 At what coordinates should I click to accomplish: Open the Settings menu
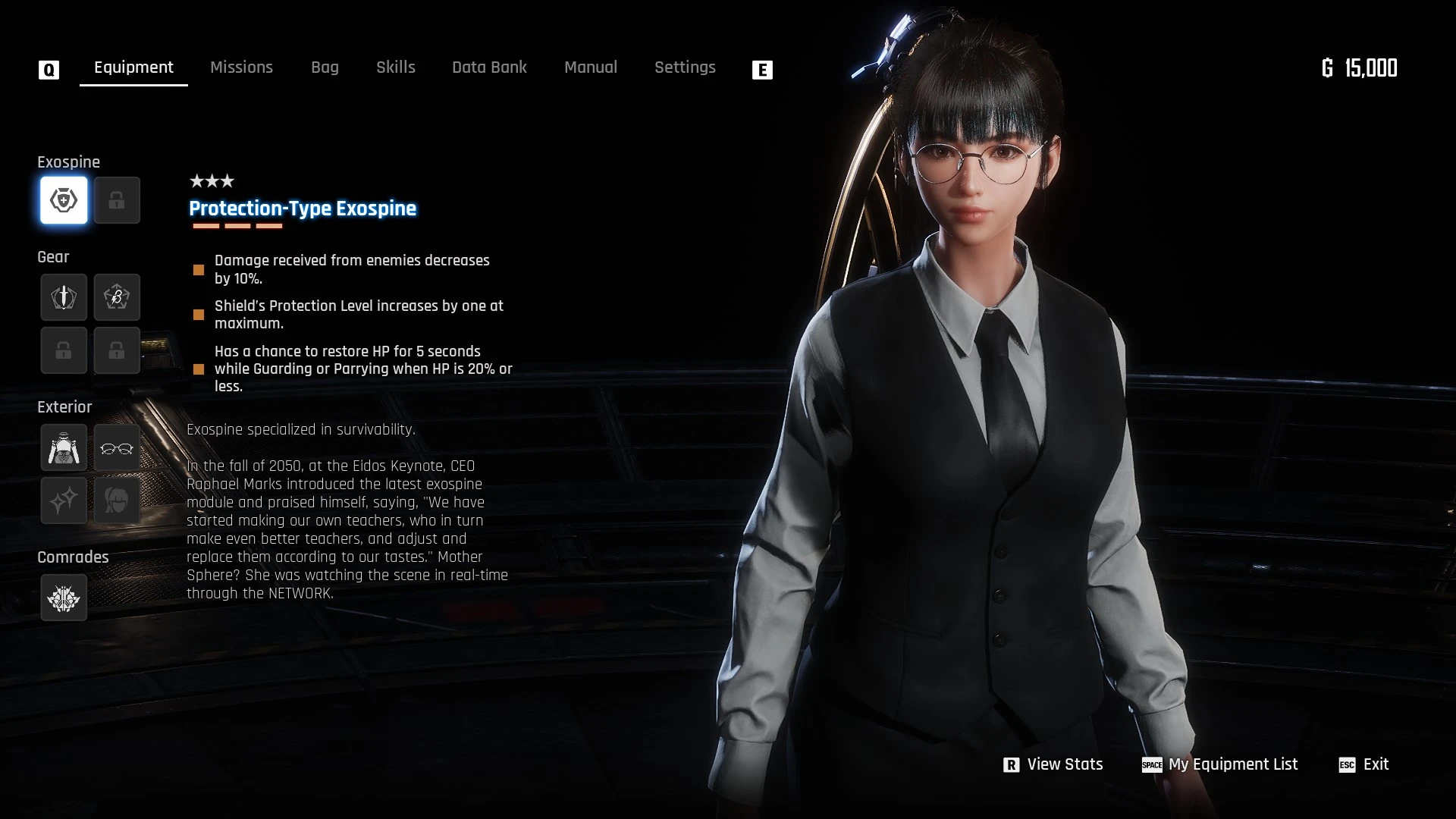685,67
